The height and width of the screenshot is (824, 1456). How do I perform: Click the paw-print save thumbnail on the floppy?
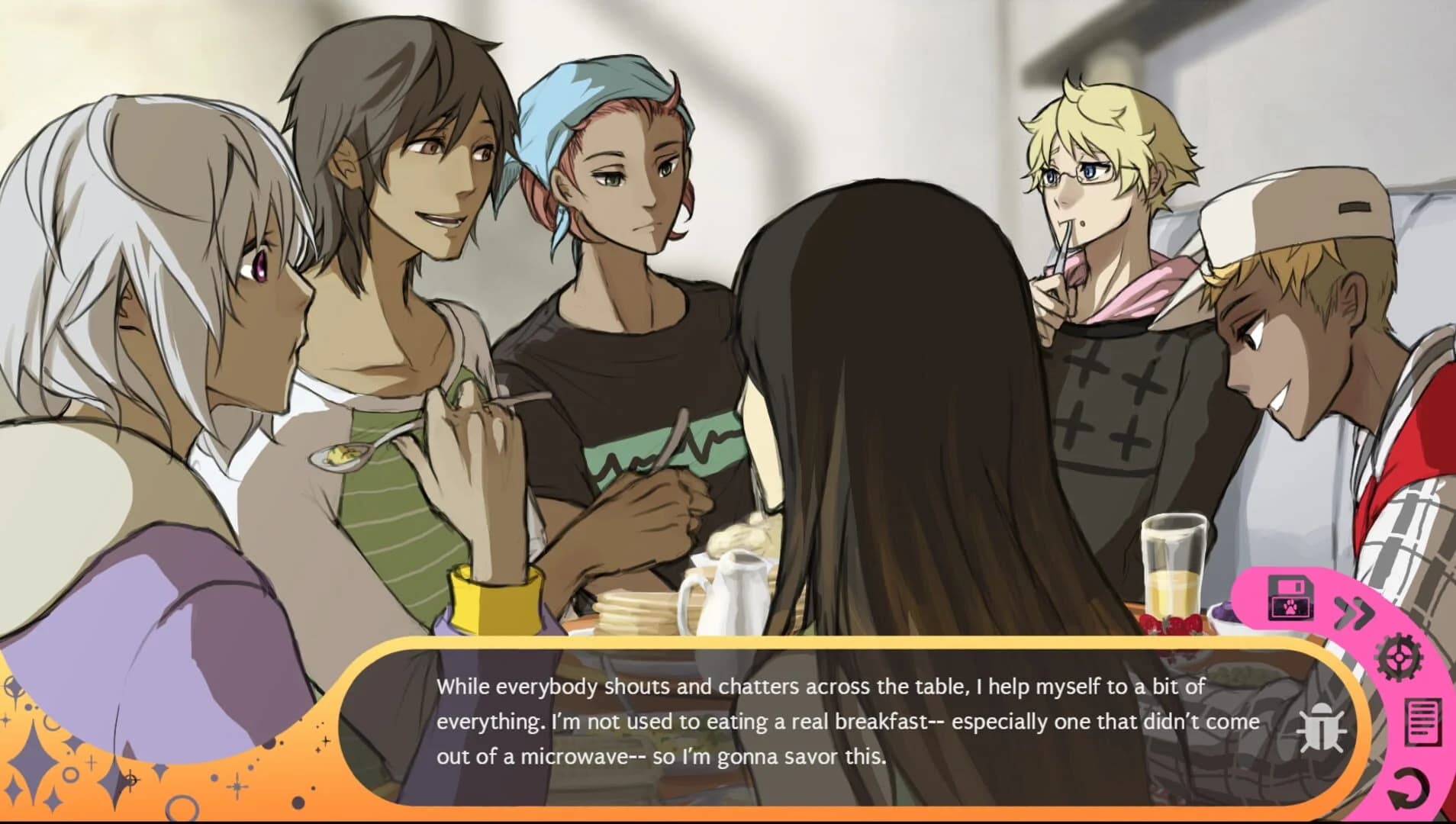[1292, 607]
